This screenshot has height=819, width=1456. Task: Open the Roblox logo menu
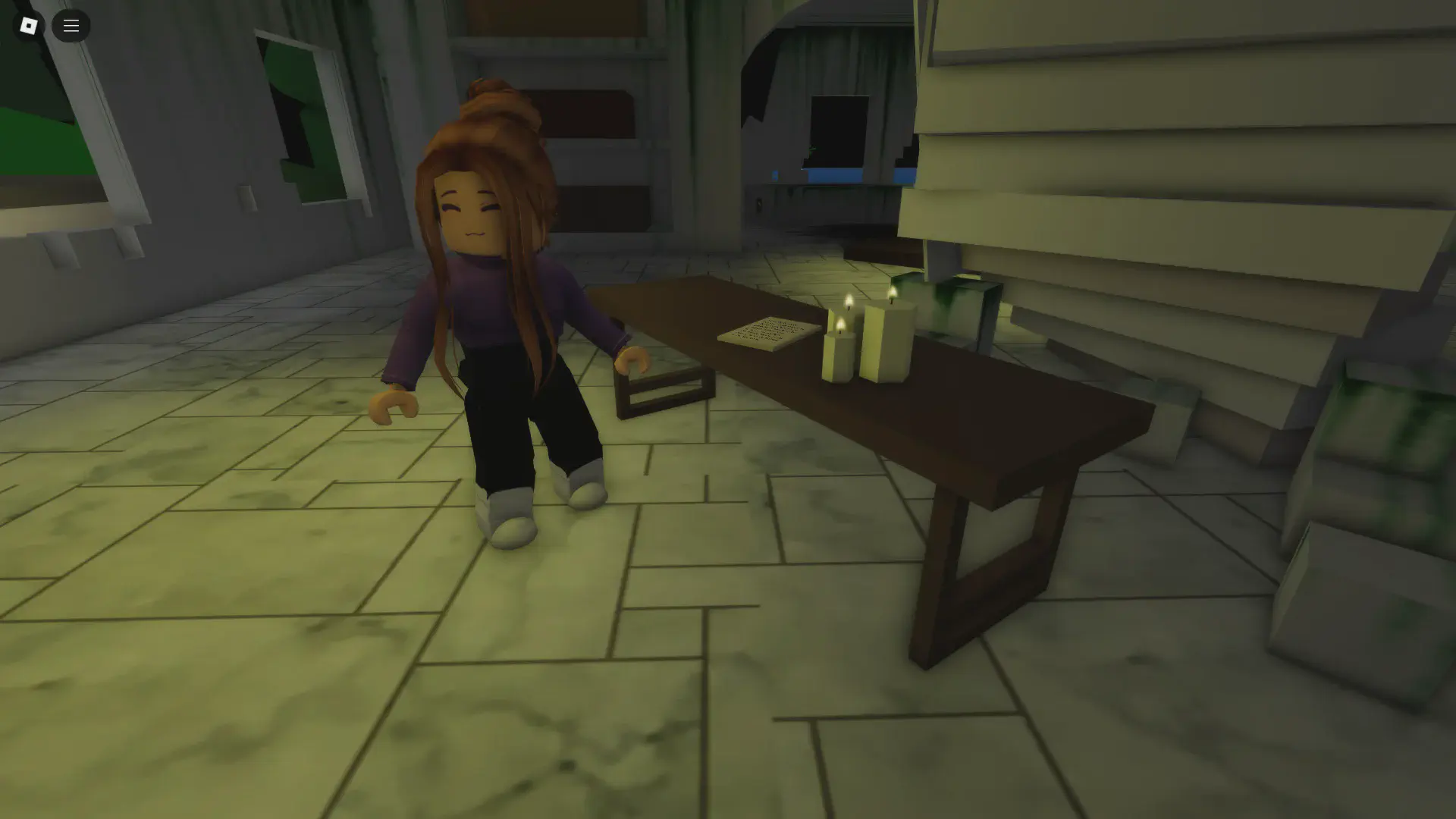(x=28, y=26)
